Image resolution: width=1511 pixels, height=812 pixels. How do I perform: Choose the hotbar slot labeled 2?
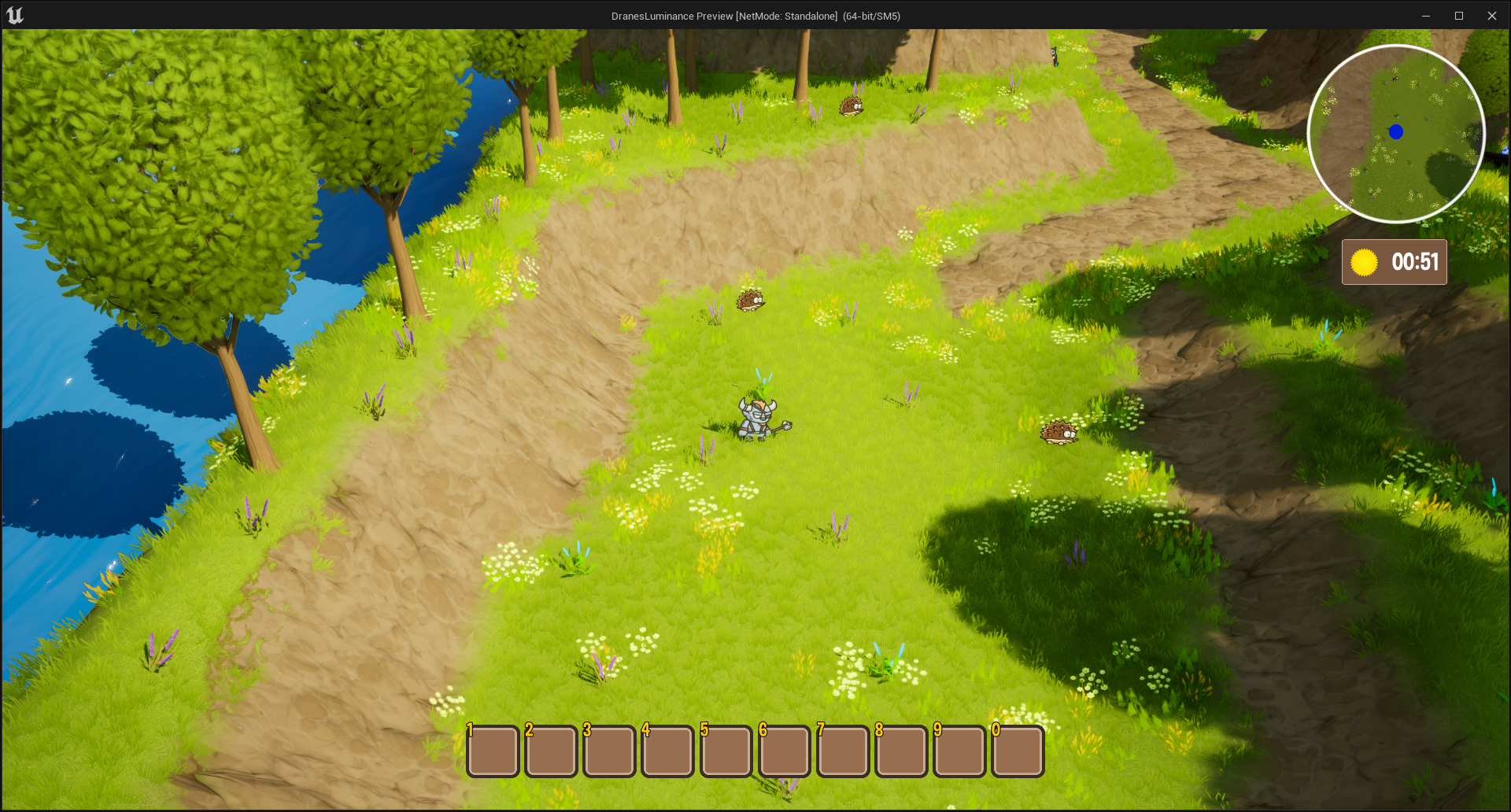click(551, 751)
